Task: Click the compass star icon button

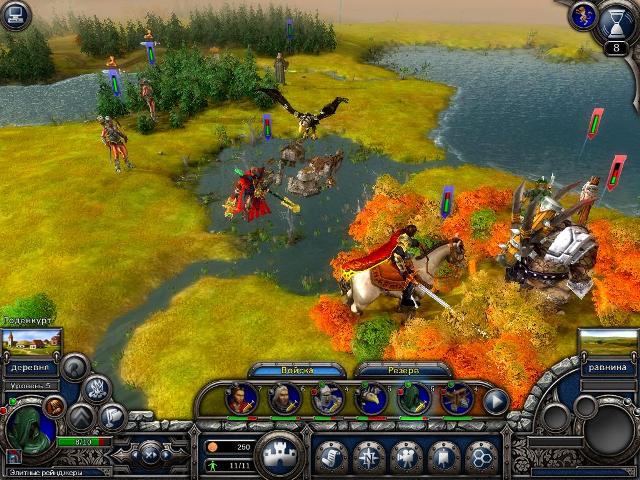Action: pos(368,456)
